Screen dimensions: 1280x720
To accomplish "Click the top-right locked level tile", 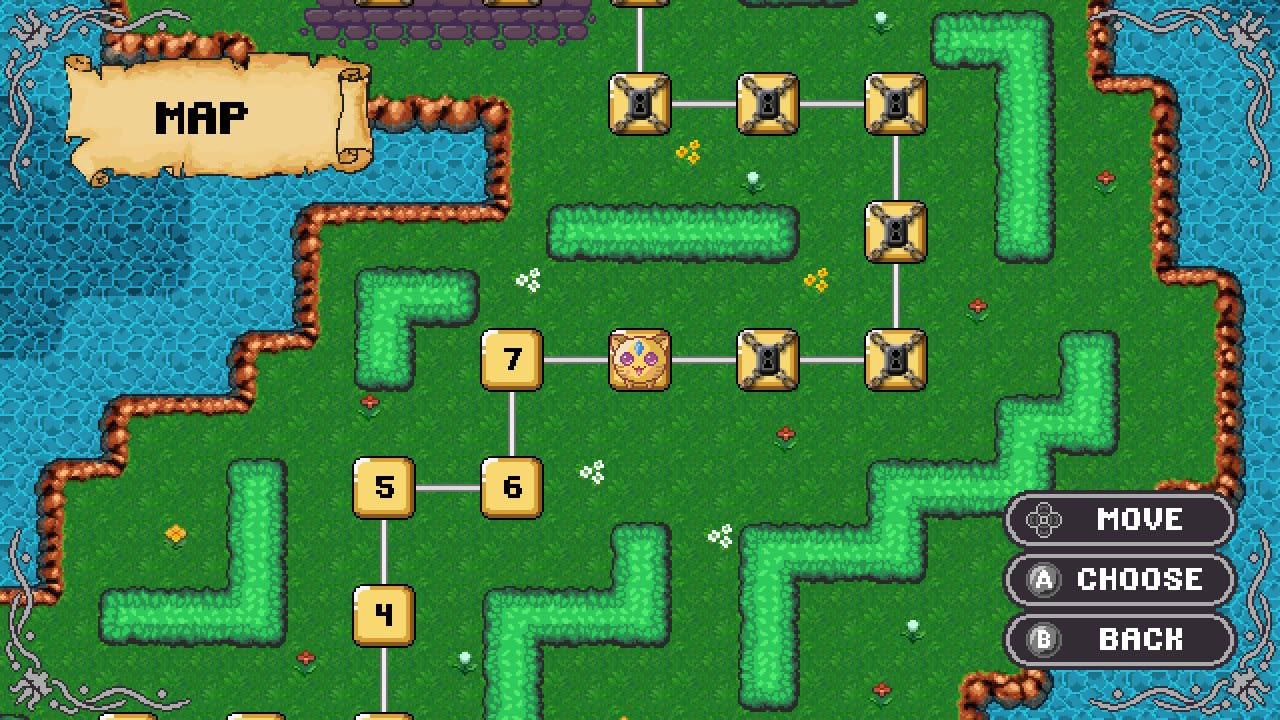I will (897, 103).
